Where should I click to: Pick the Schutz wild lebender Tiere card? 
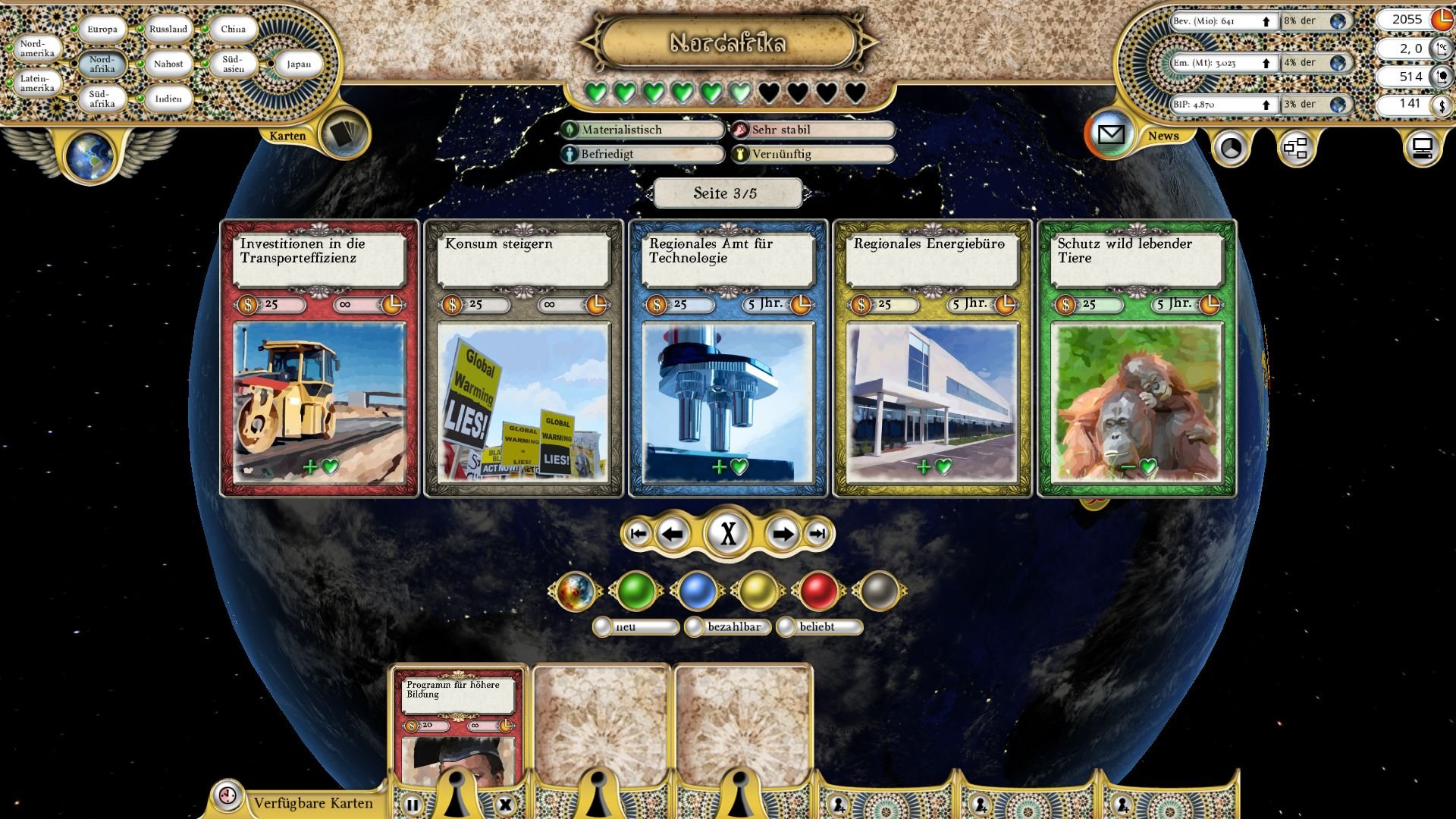pos(1137,359)
